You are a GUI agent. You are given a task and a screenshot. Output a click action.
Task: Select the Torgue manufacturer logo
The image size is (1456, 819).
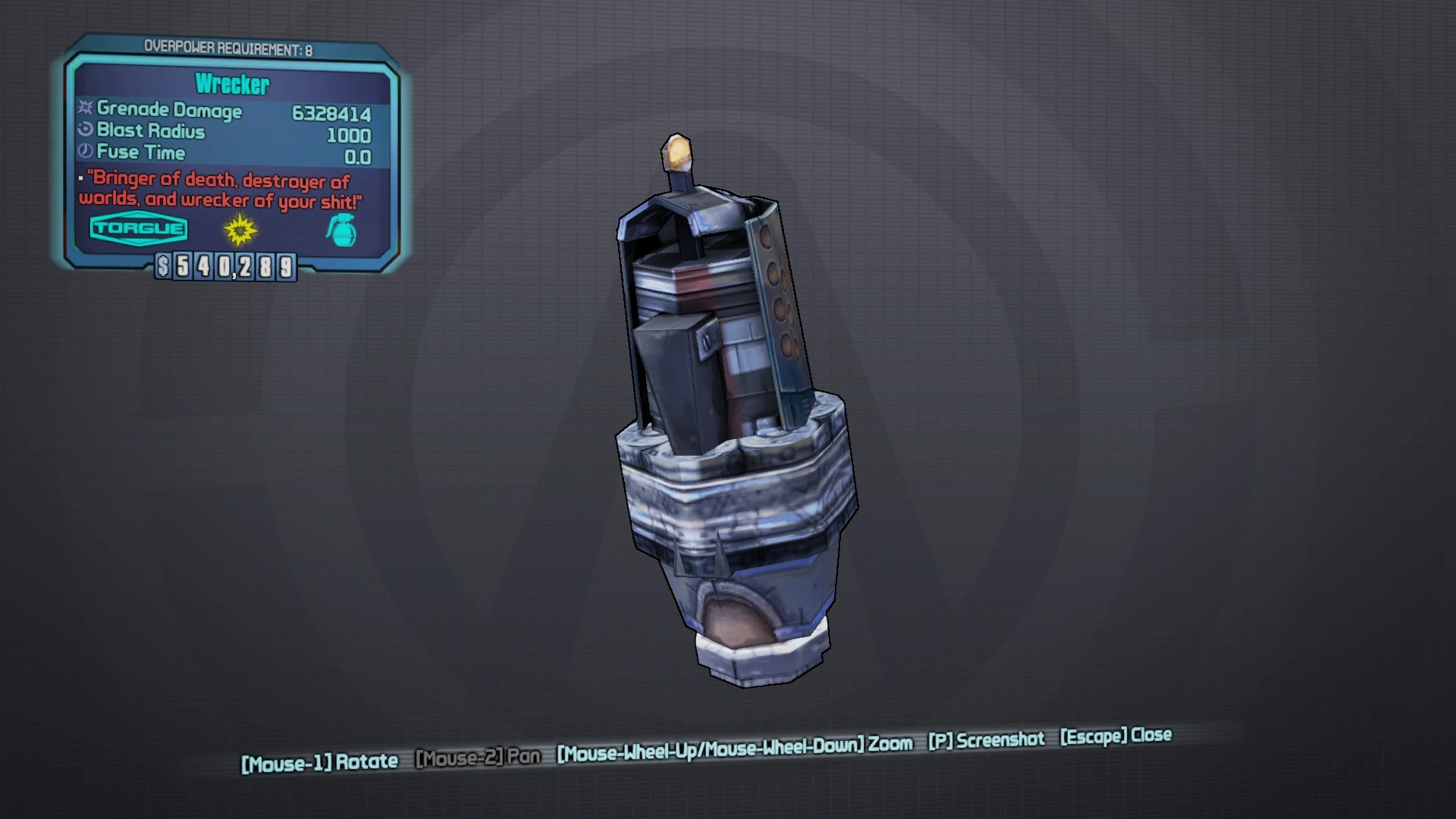click(x=139, y=228)
